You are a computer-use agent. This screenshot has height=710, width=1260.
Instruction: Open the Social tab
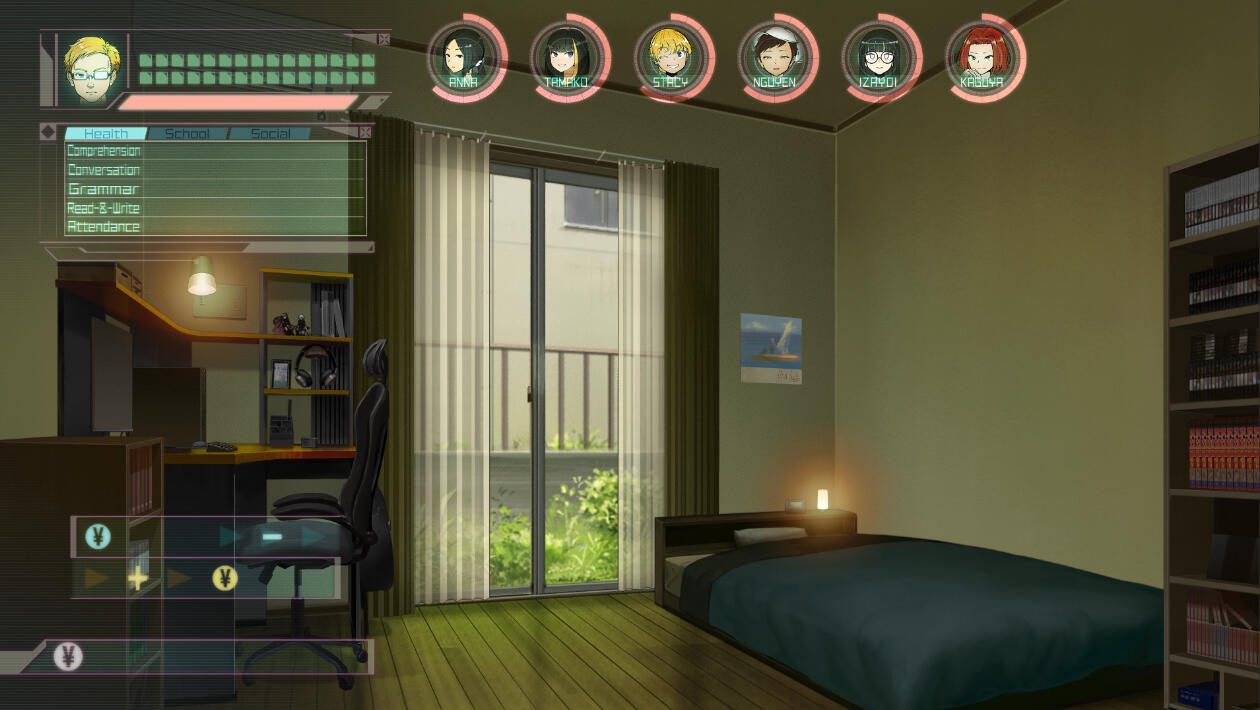tap(270, 133)
